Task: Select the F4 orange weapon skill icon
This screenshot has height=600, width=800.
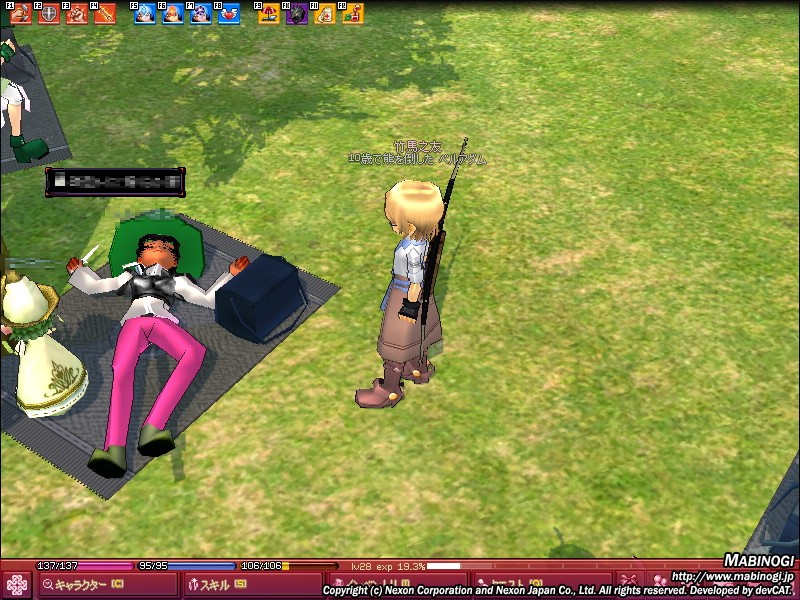Action: click(104, 14)
